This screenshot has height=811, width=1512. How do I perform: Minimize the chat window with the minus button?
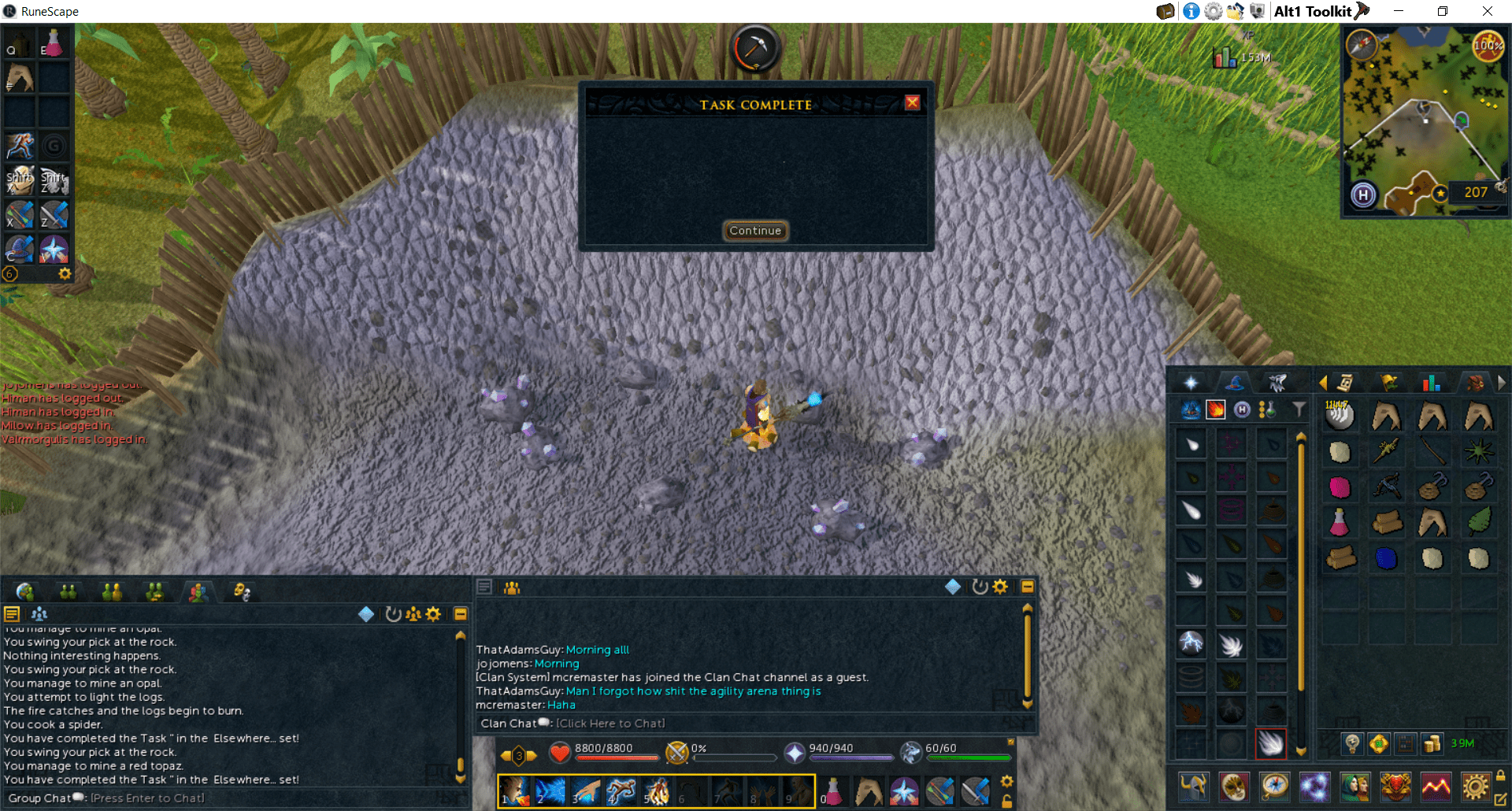(x=461, y=614)
